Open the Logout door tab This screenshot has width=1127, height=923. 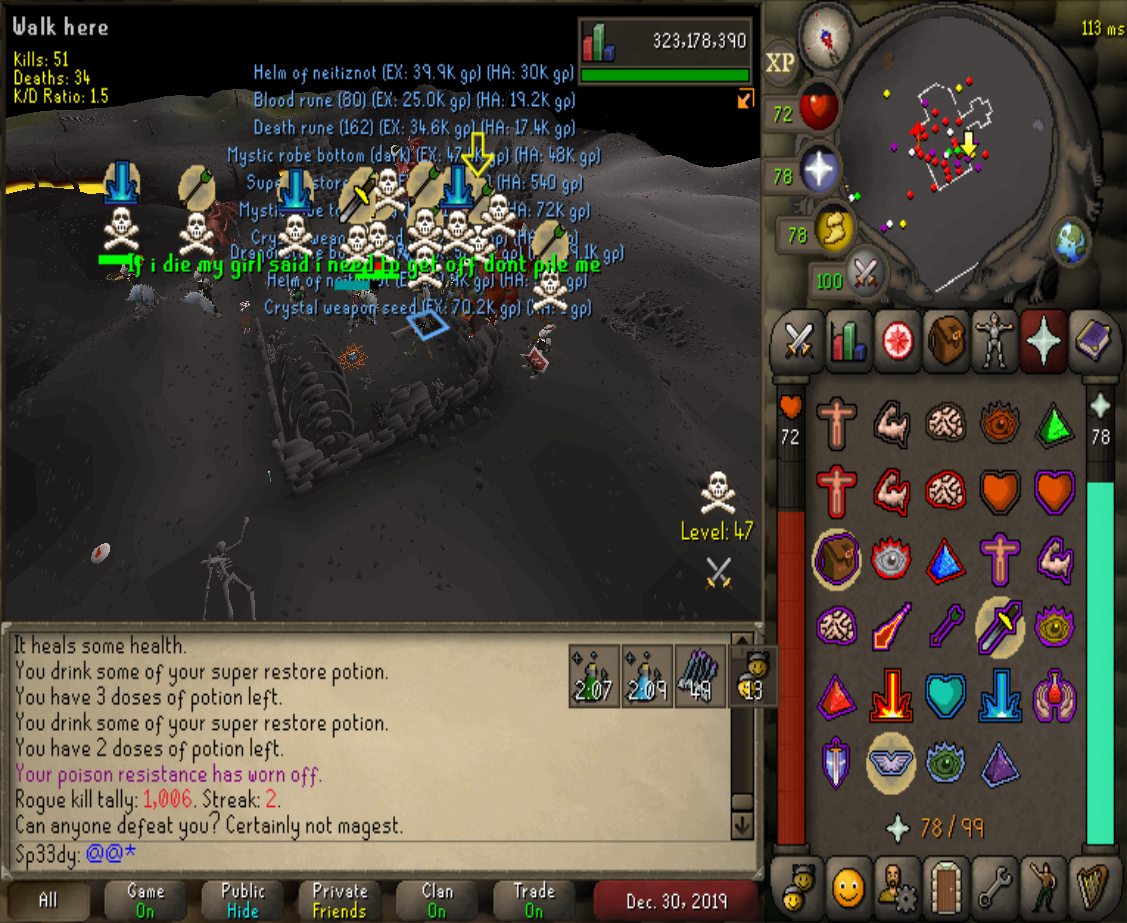944,885
